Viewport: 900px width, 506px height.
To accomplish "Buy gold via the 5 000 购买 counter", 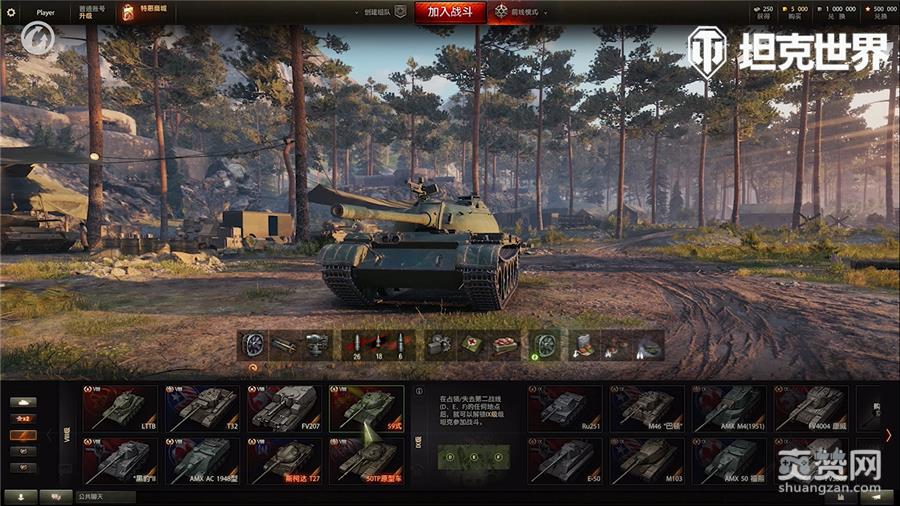I will (x=797, y=12).
